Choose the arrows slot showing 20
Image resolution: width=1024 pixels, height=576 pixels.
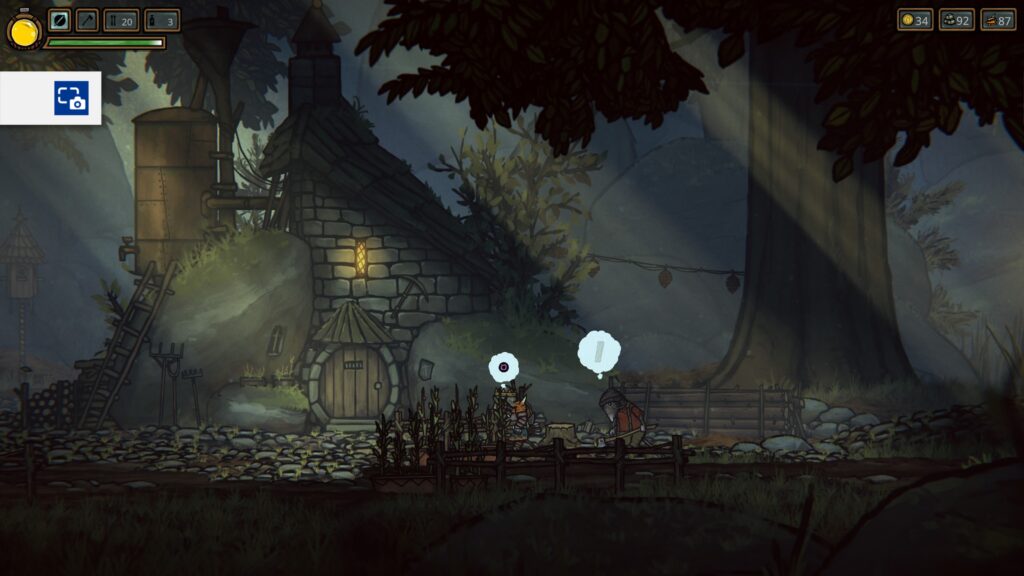[121, 20]
